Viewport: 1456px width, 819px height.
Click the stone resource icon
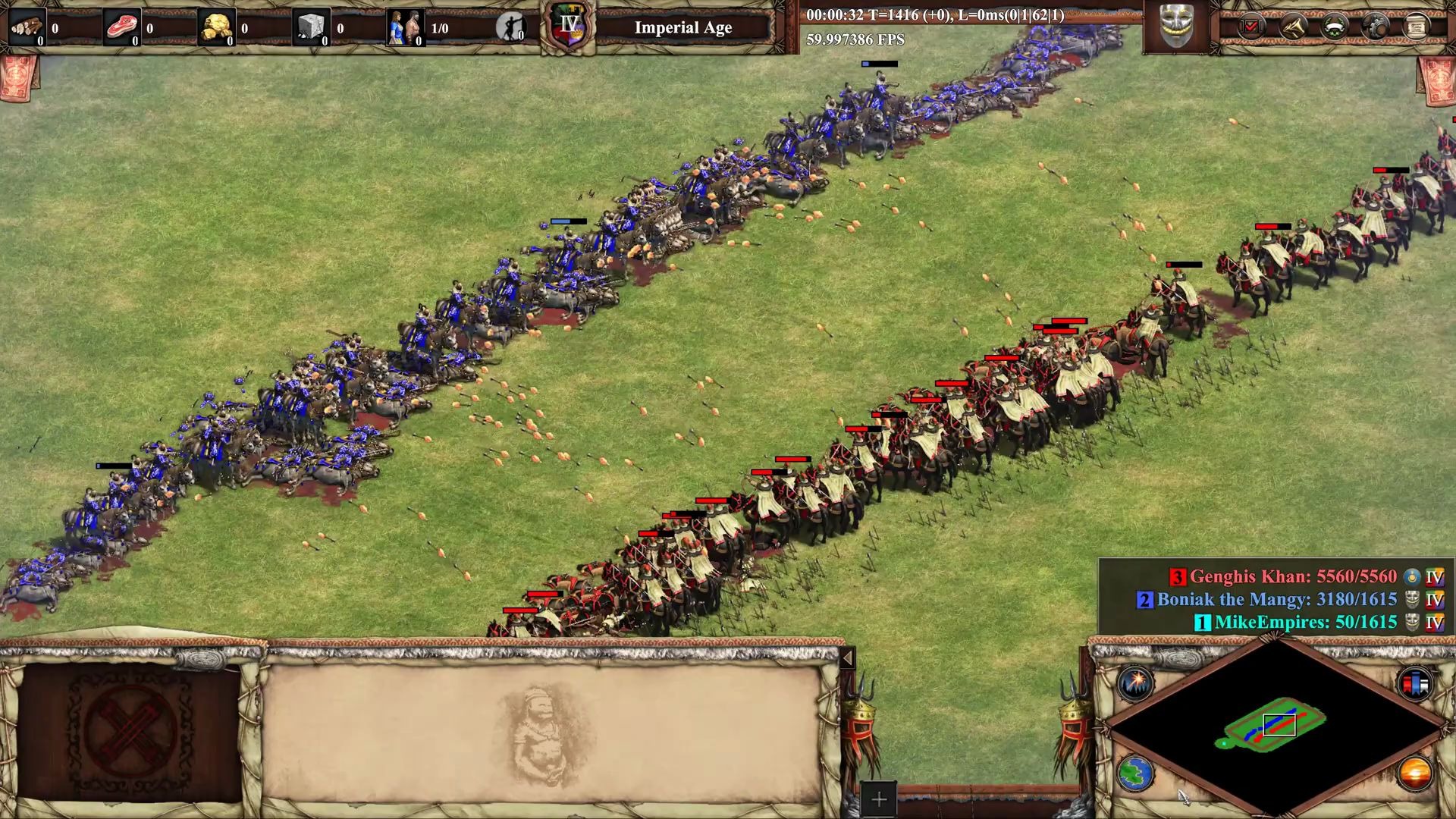311,28
